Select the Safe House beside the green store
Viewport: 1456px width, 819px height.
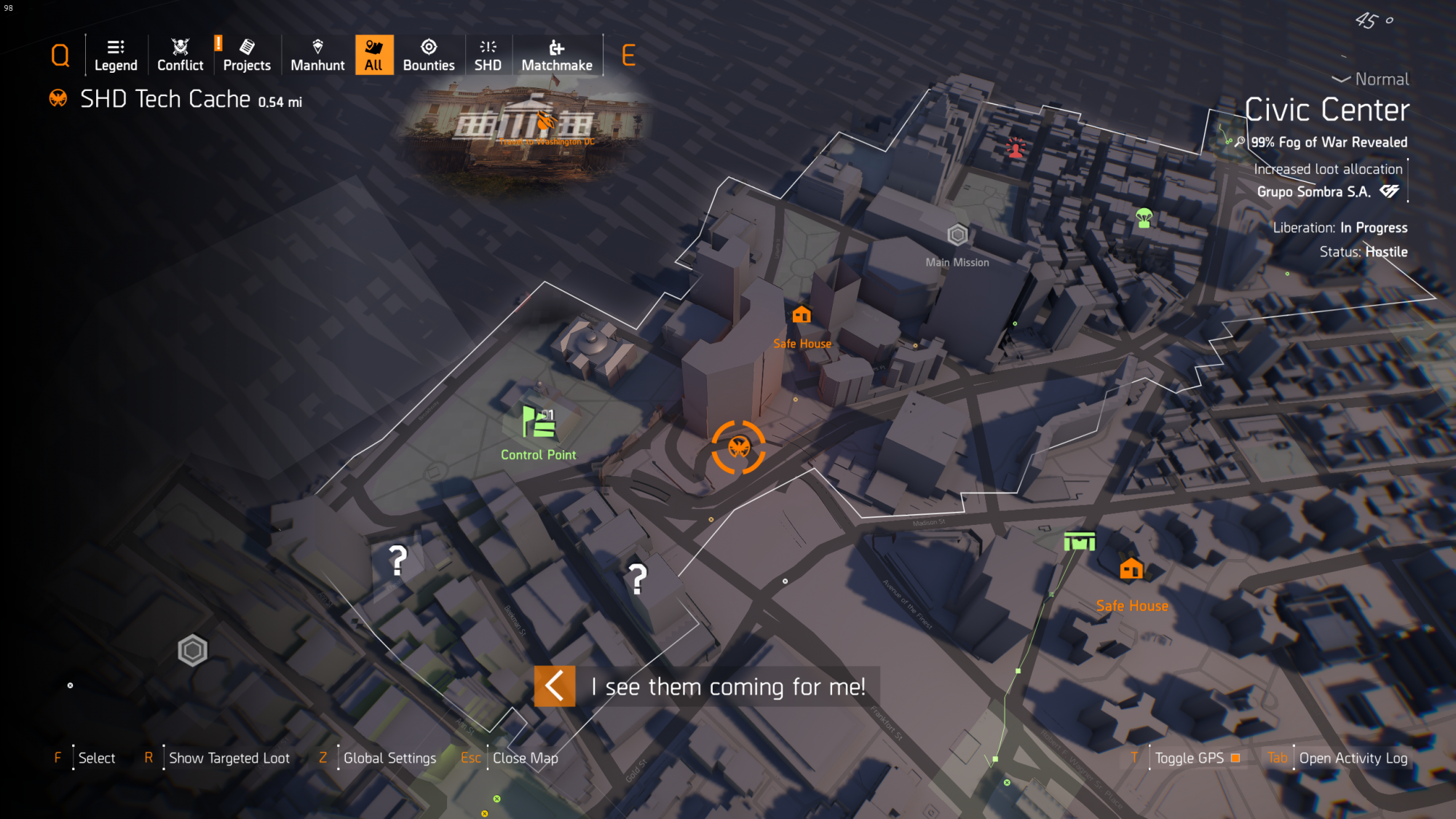(1131, 569)
